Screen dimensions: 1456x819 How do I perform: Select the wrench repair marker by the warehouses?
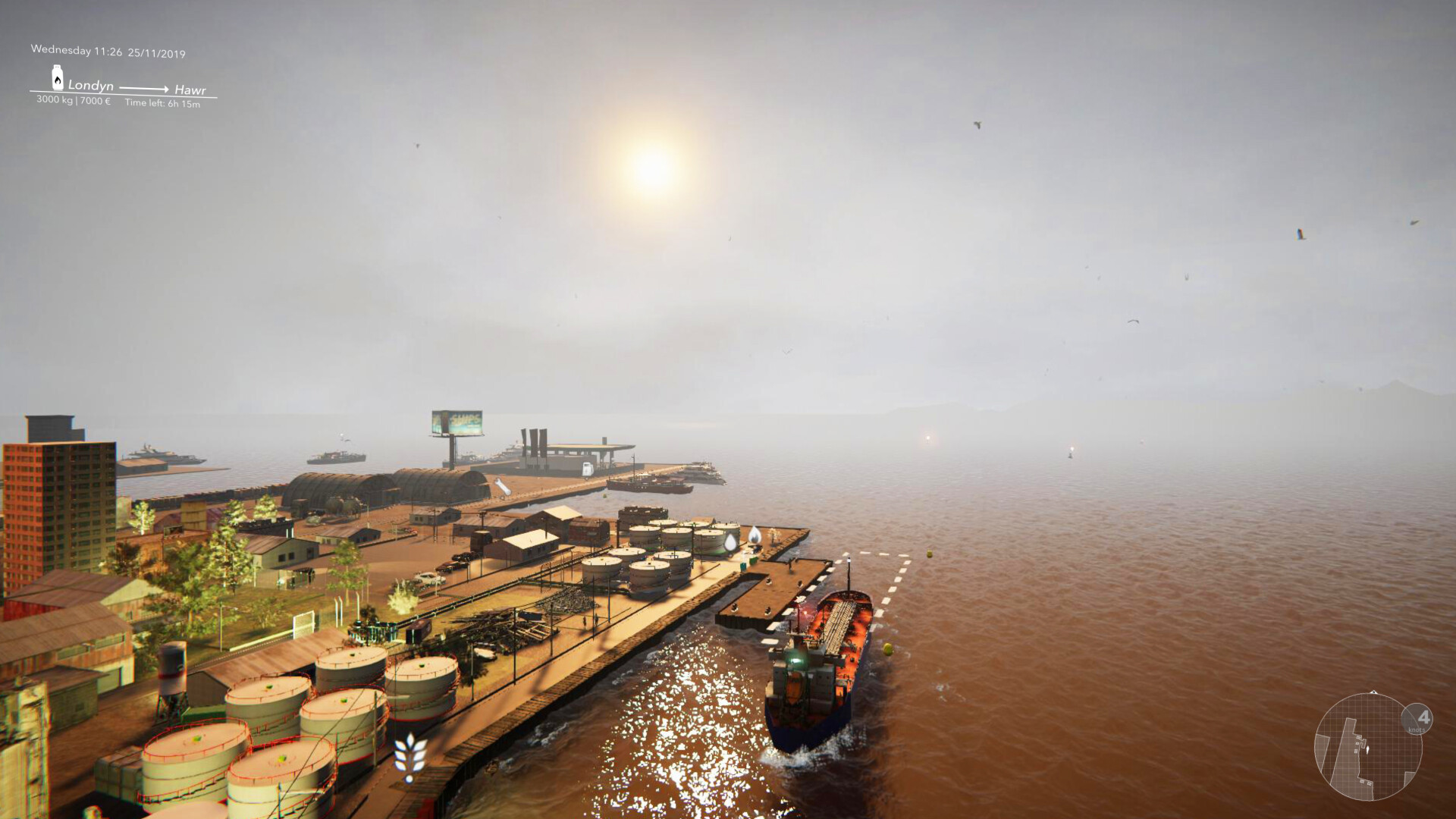[x=500, y=486]
